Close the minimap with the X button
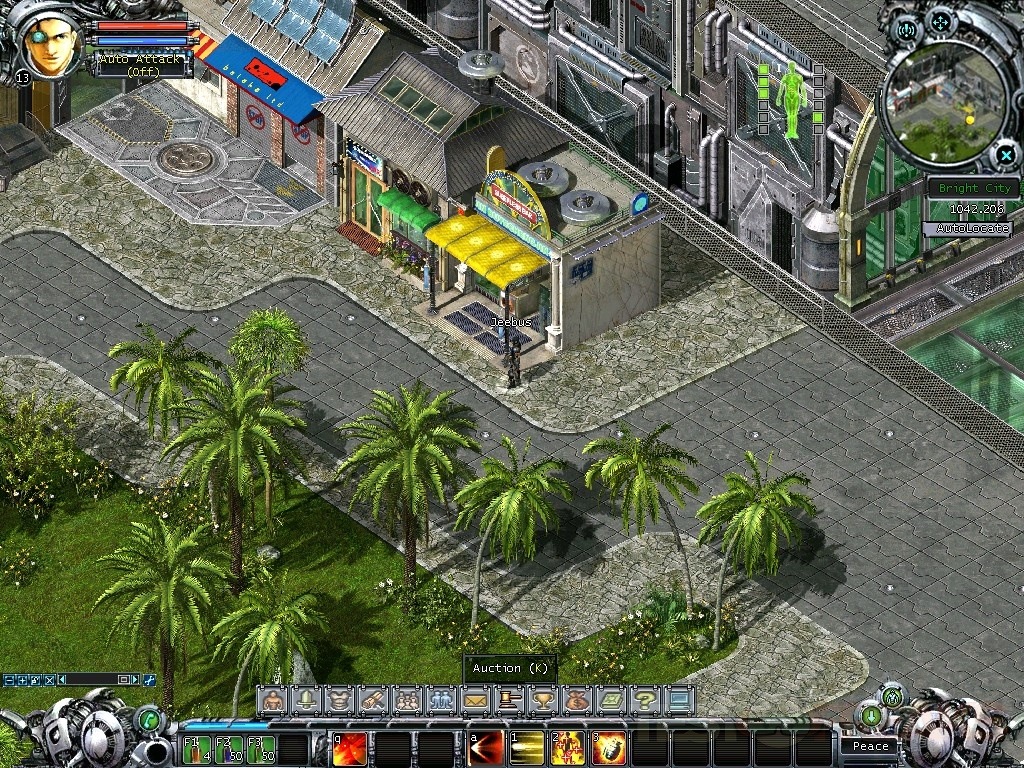The width and height of the screenshot is (1024, 768). pos(1005,155)
